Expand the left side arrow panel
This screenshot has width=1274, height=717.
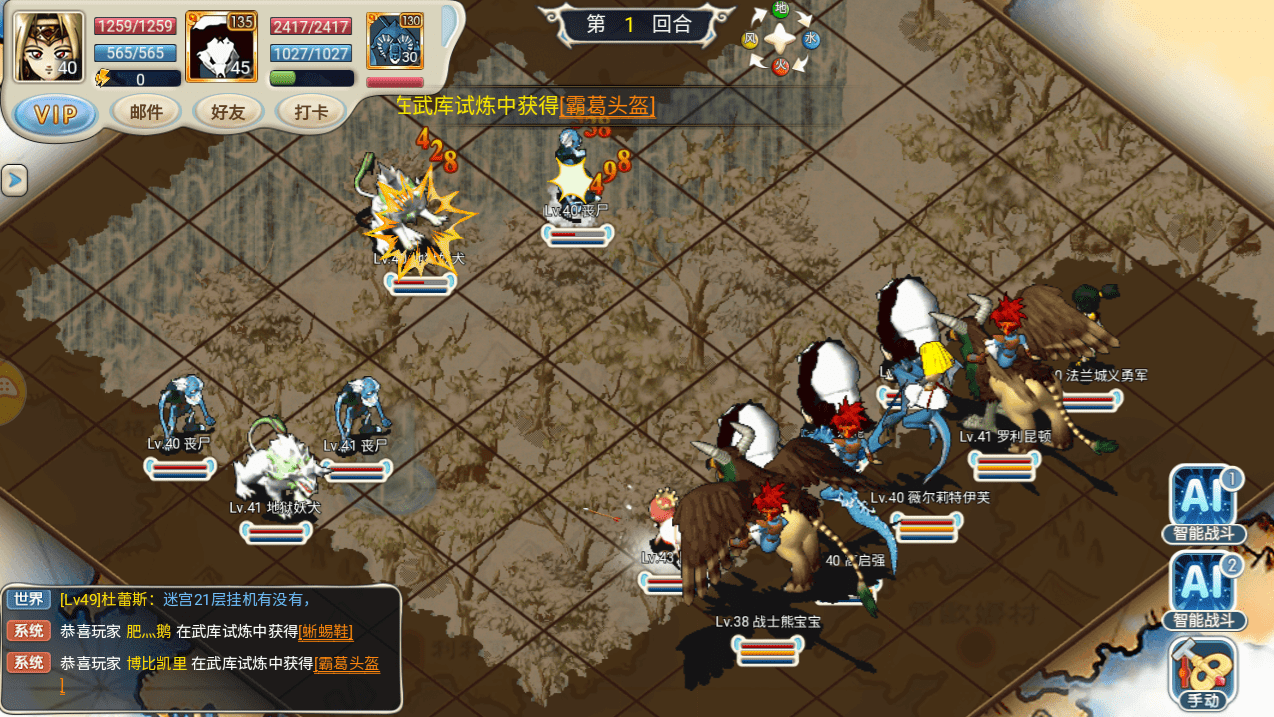tap(14, 180)
